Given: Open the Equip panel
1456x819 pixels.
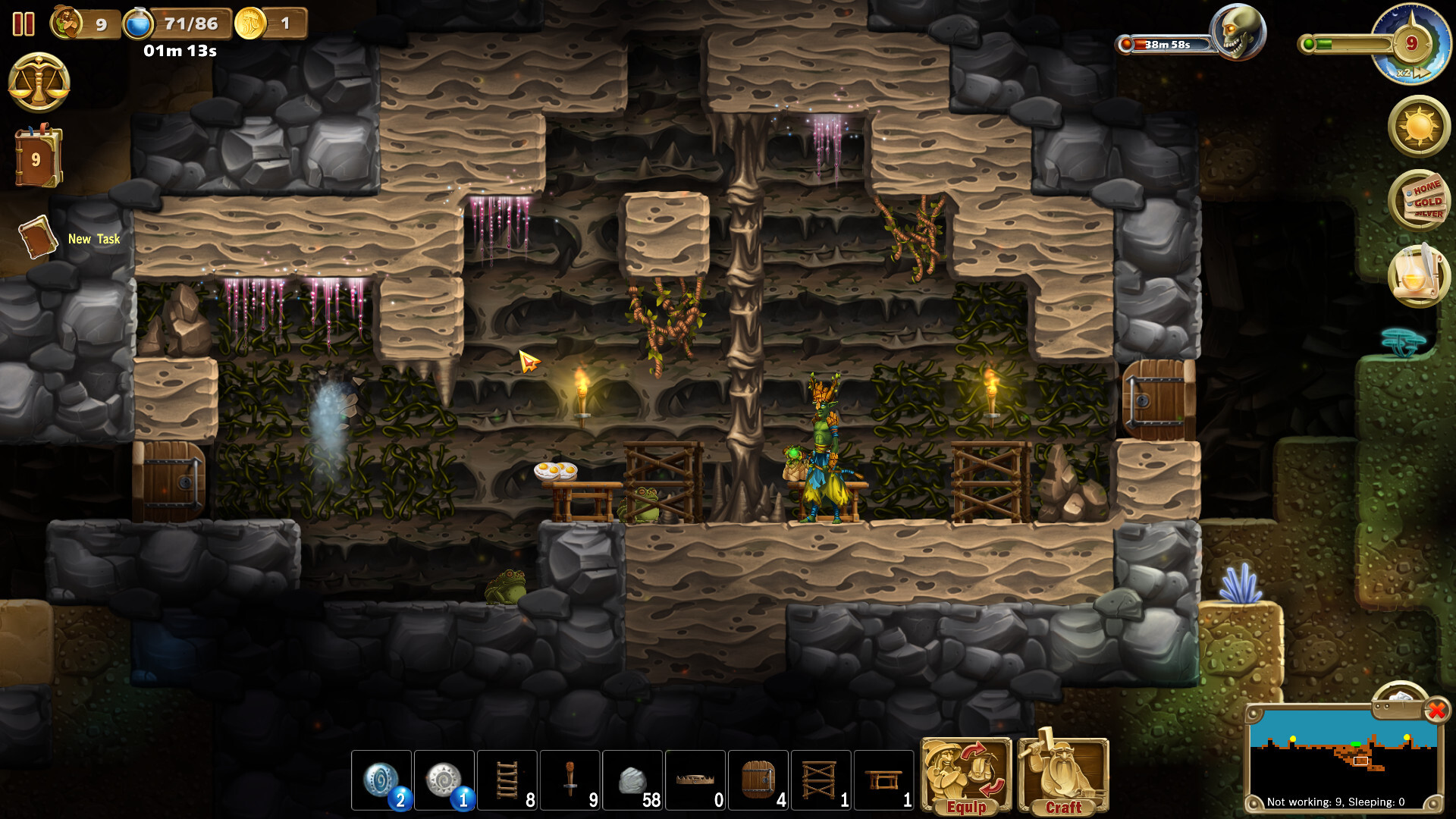Looking at the screenshot, I should pyautogui.click(x=967, y=773).
